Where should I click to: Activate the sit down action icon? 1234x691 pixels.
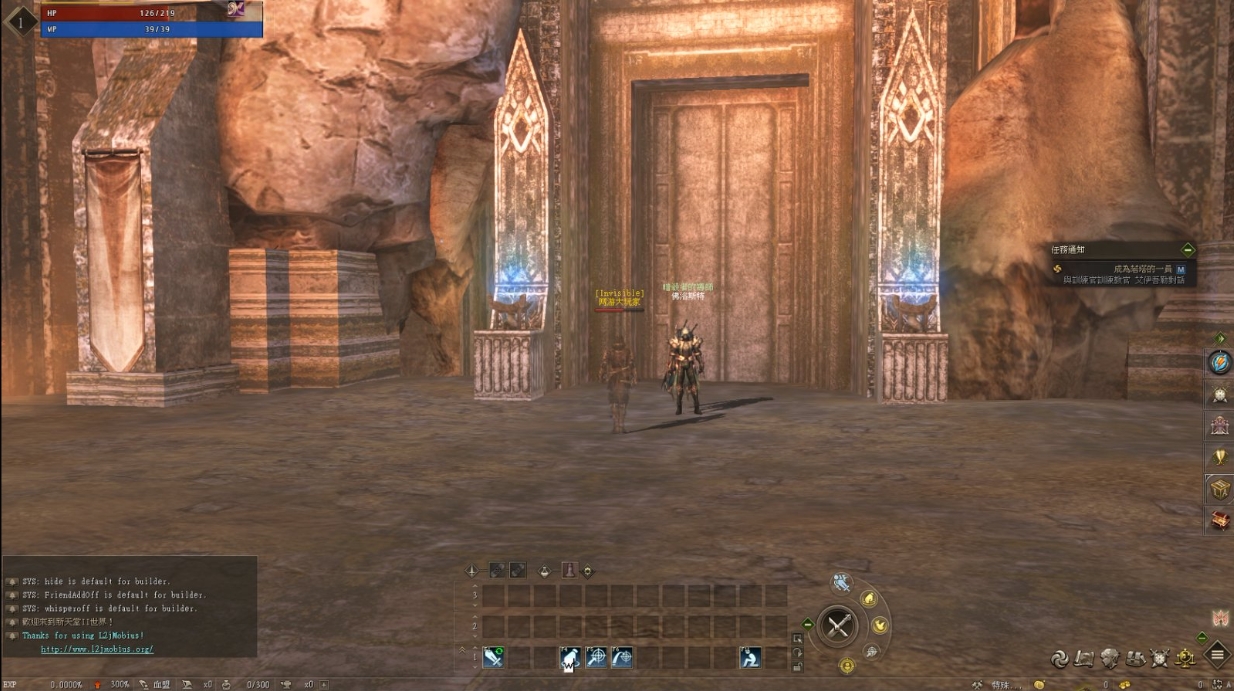click(750, 657)
